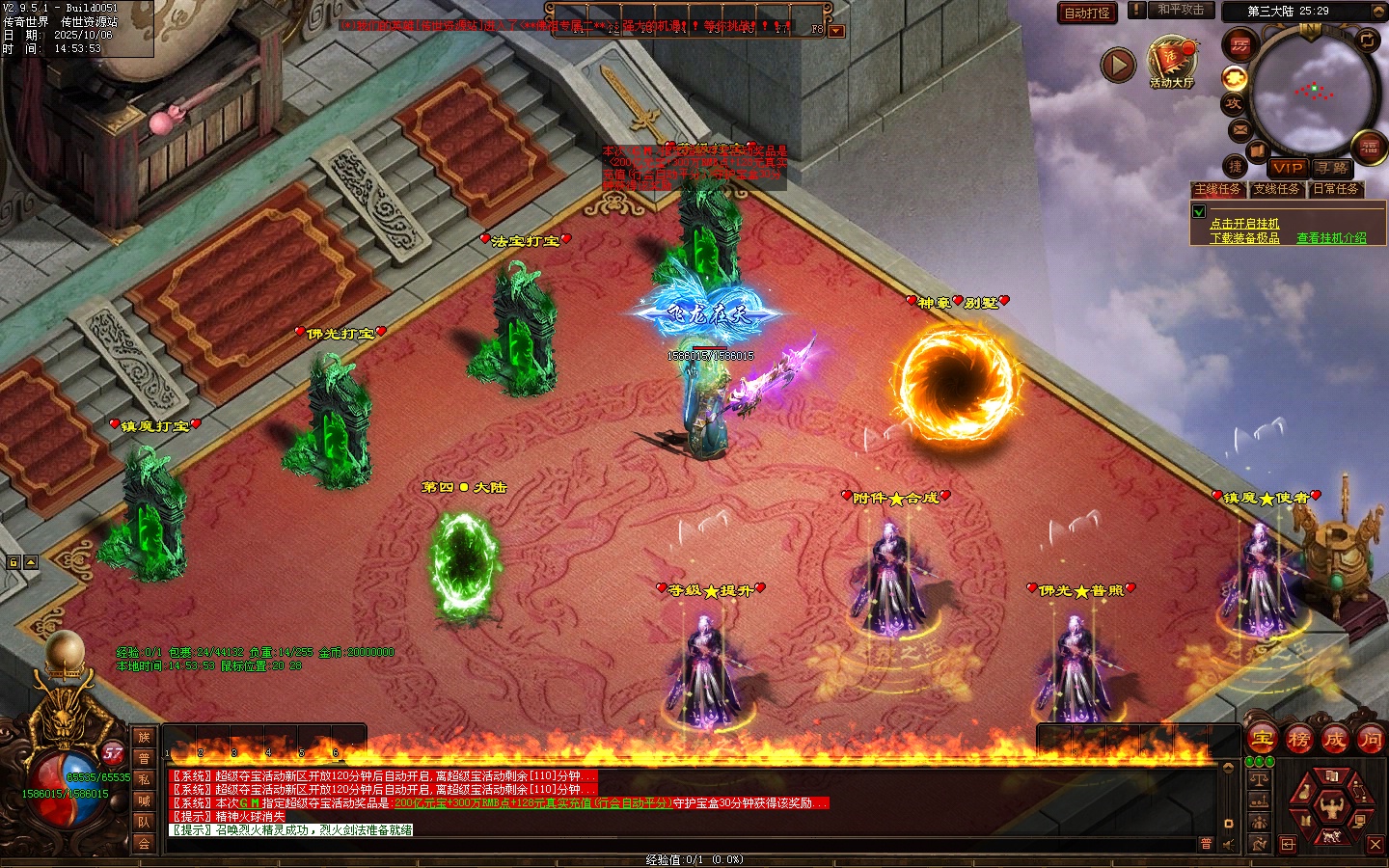Switch to the 主线任务 quest tab
This screenshot has width=1389, height=868.
(1218, 189)
